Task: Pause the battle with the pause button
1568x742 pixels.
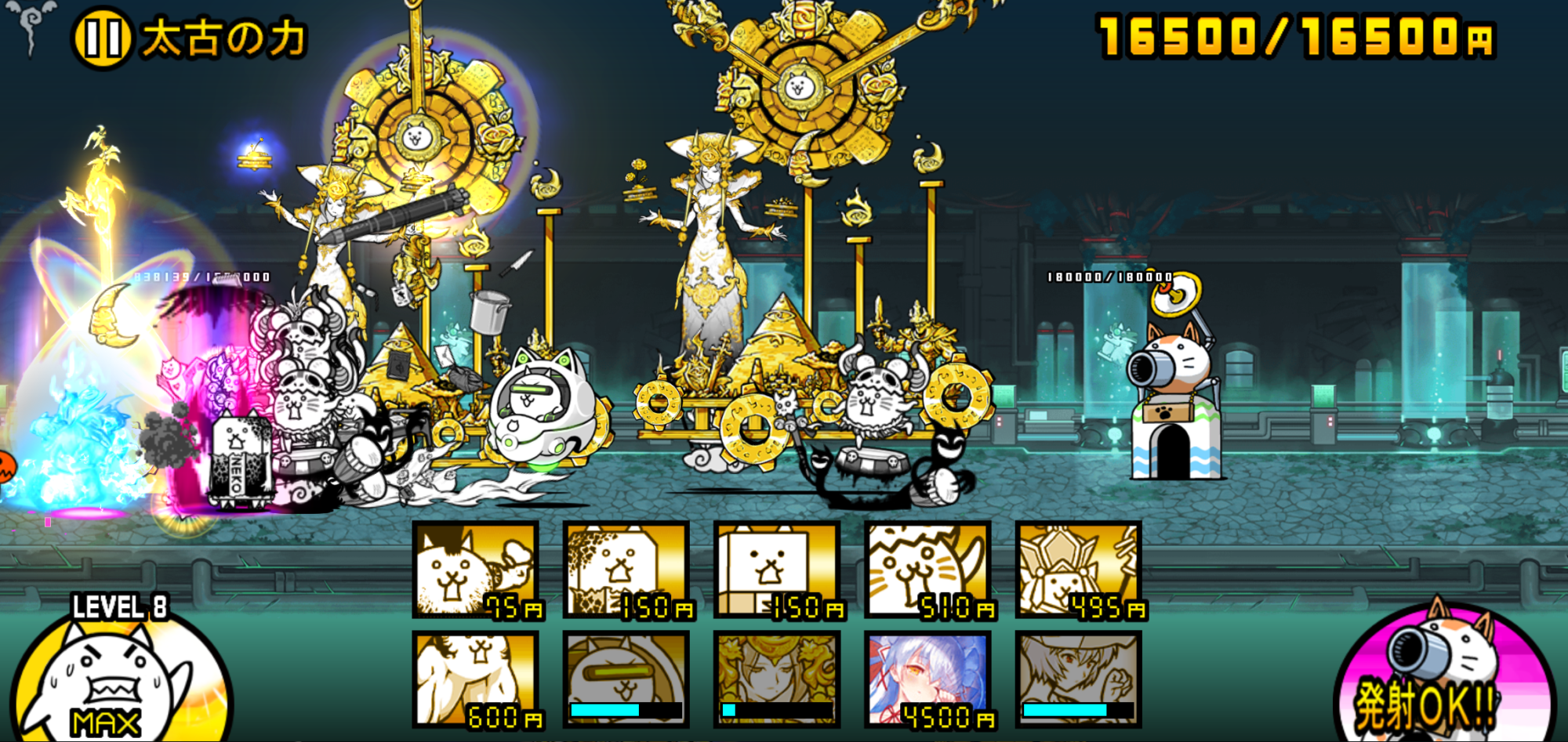Action: pyautogui.click(x=102, y=37)
